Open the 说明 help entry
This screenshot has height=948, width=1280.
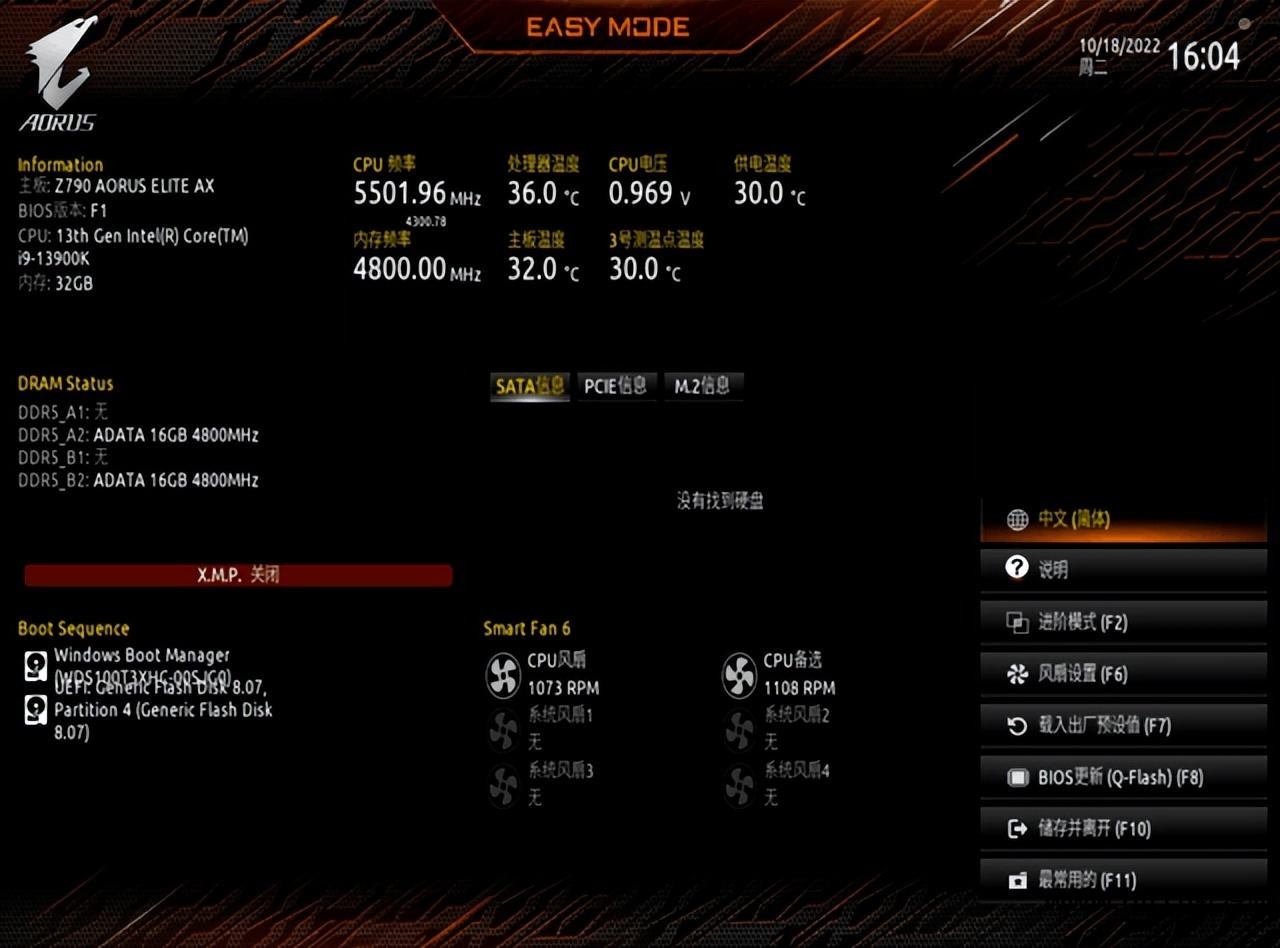(x=1122, y=570)
